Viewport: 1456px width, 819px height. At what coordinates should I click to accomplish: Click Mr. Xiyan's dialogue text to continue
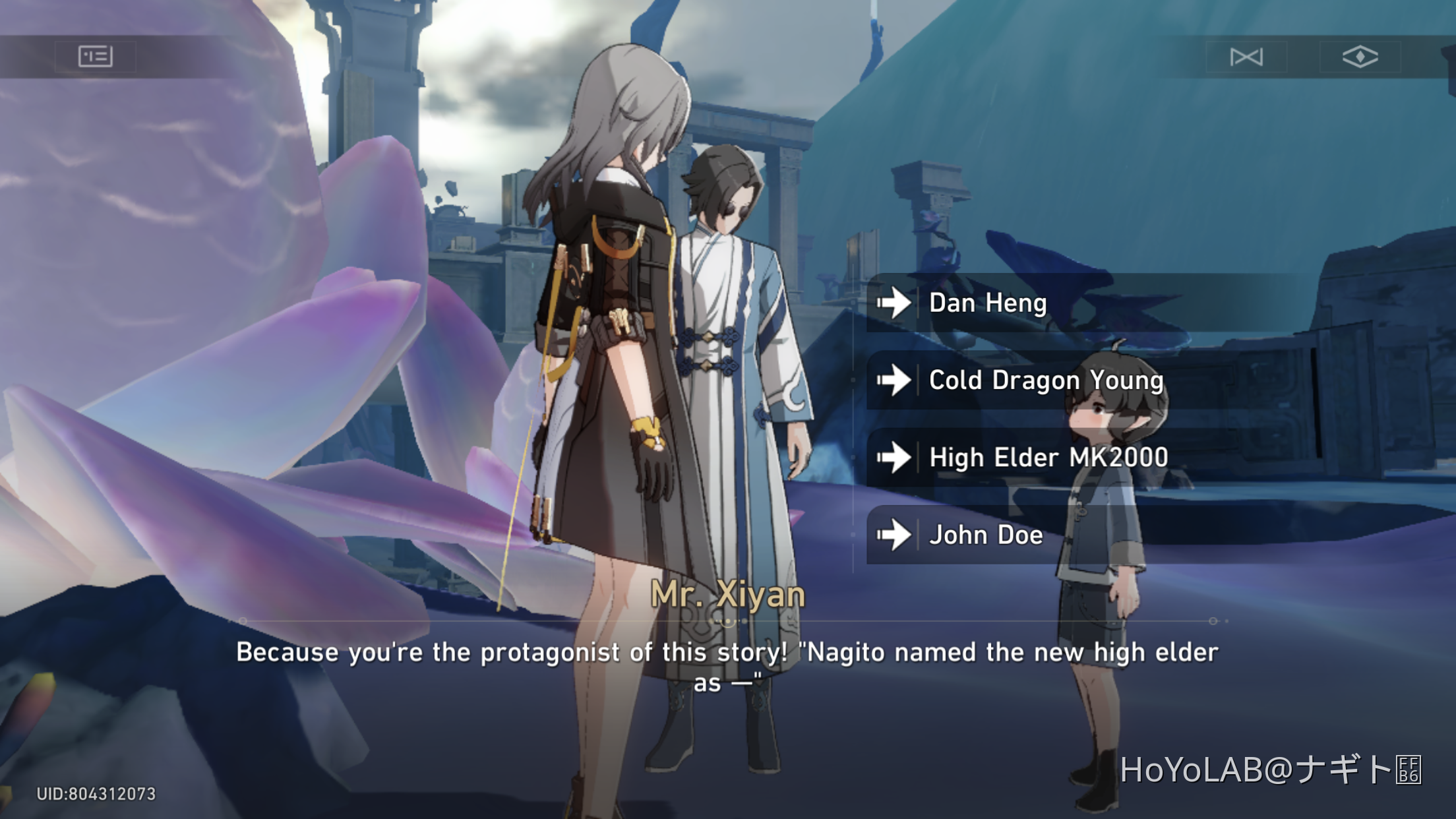tap(728, 665)
